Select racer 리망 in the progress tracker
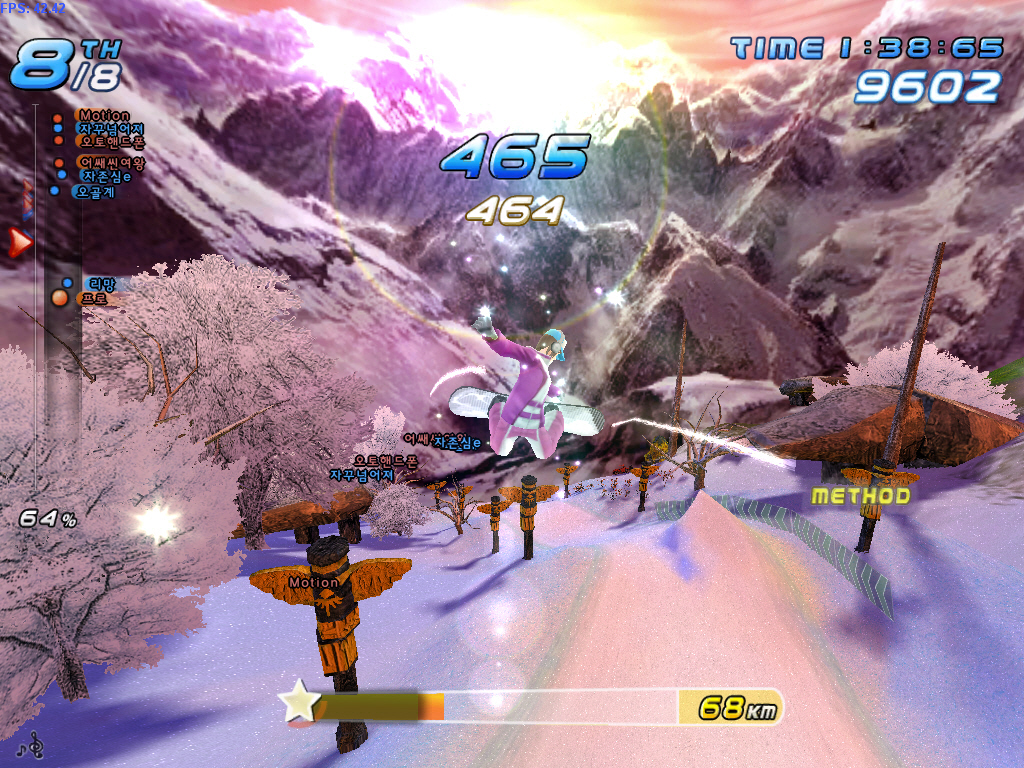The image size is (1024, 768). point(101,284)
